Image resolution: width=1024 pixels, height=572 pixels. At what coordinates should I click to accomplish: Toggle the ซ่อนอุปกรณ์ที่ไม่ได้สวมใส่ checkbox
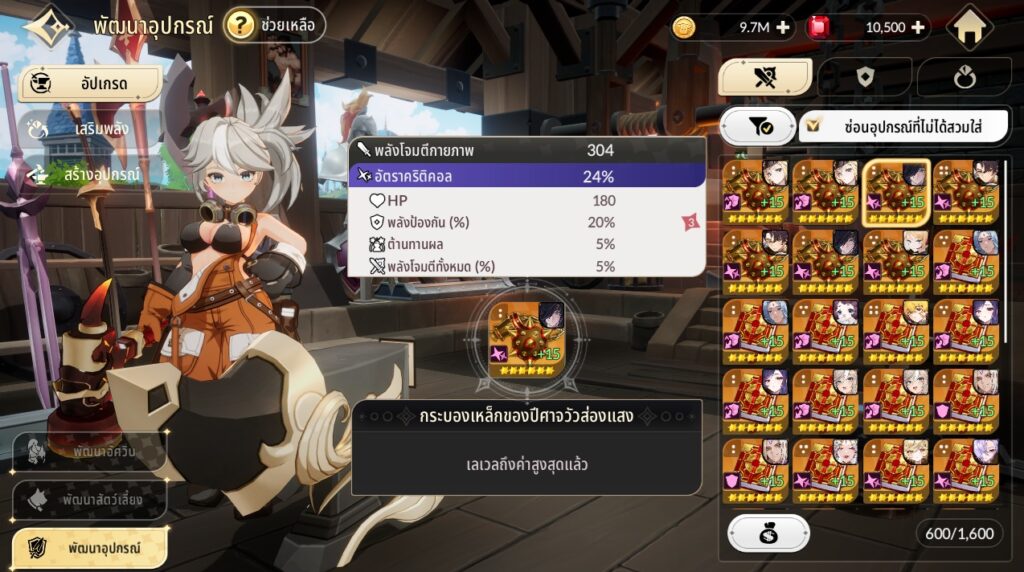(817, 126)
